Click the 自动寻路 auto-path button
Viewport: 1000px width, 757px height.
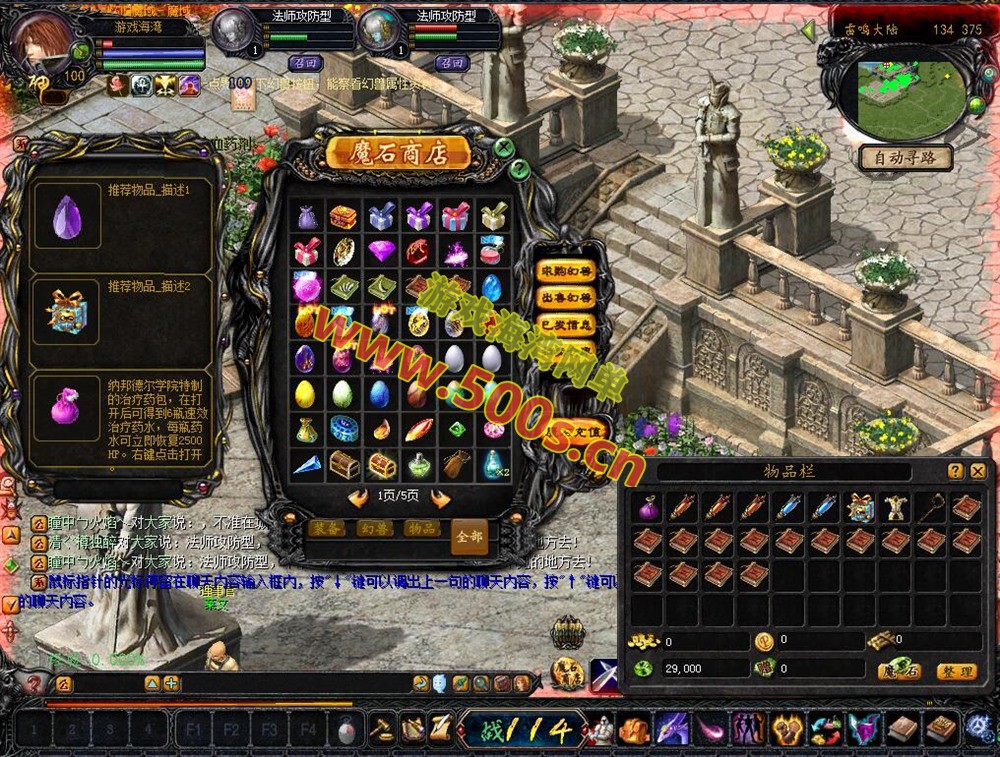pos(905,158)
